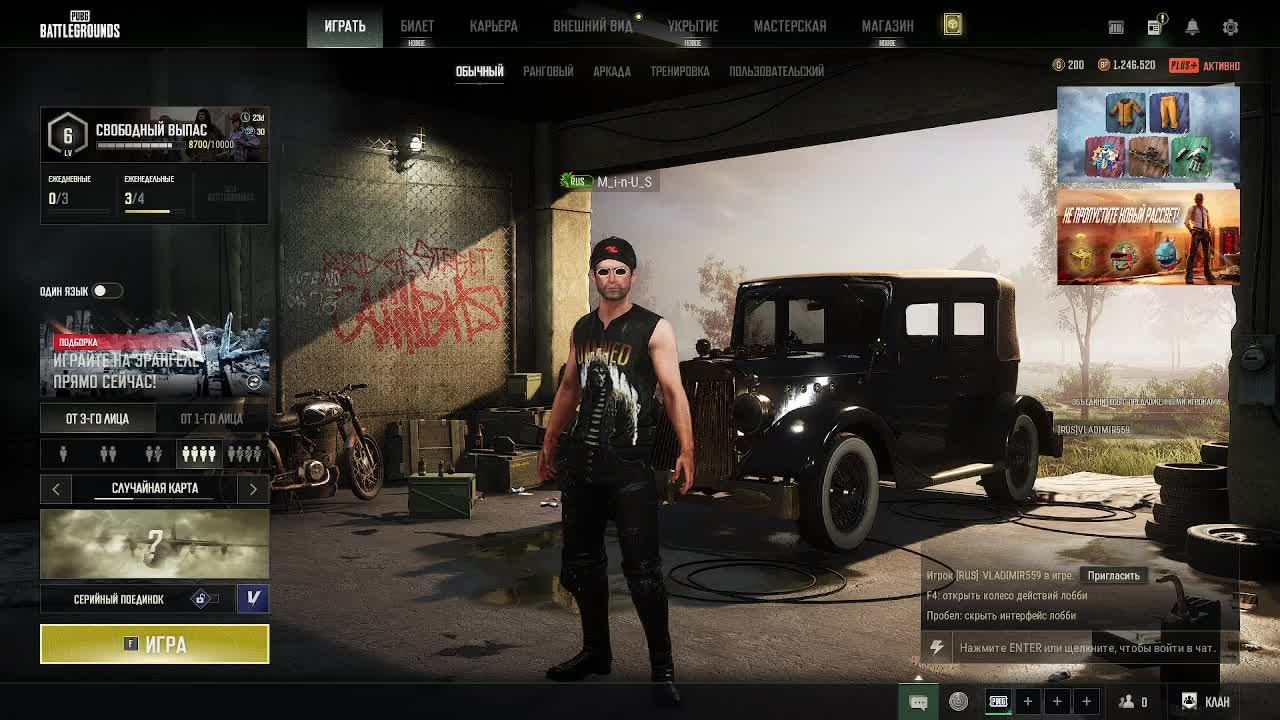Viewport: 1280px width, 720px height.
Task: Start a match with the ИГРА button
Action: (x=155, y=644)
